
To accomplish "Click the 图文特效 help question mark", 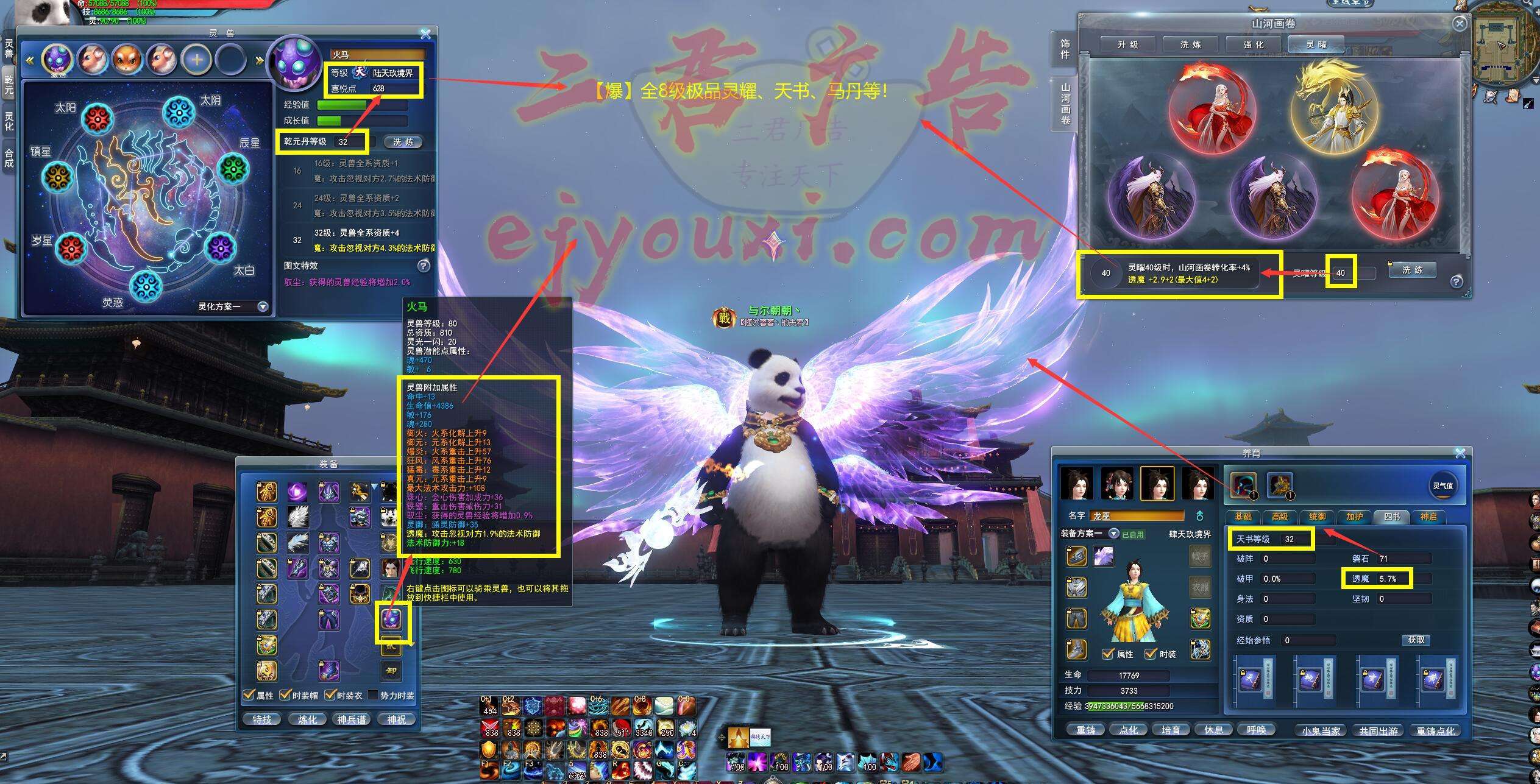I will (x=424, y=266).
